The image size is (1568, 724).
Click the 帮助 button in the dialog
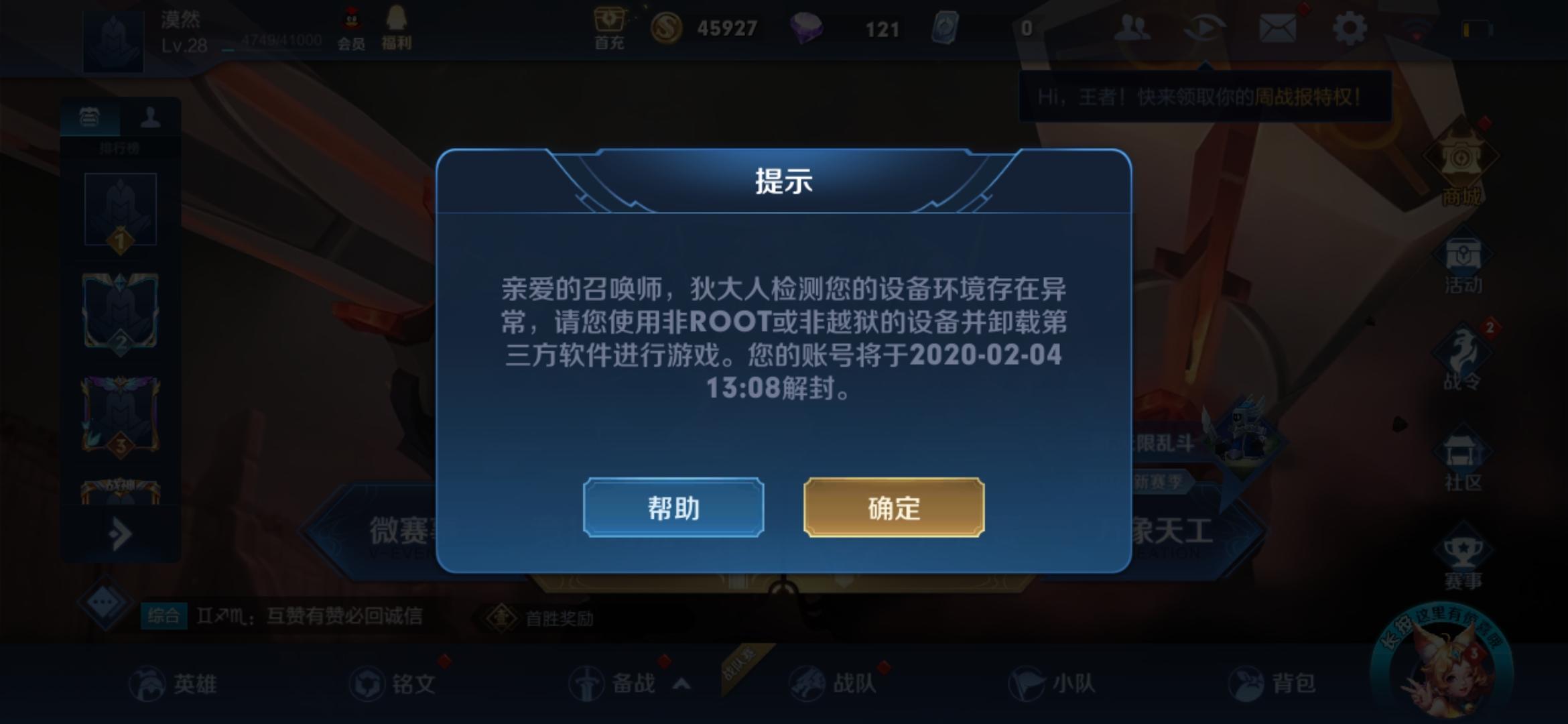click(x=673, y=508)
